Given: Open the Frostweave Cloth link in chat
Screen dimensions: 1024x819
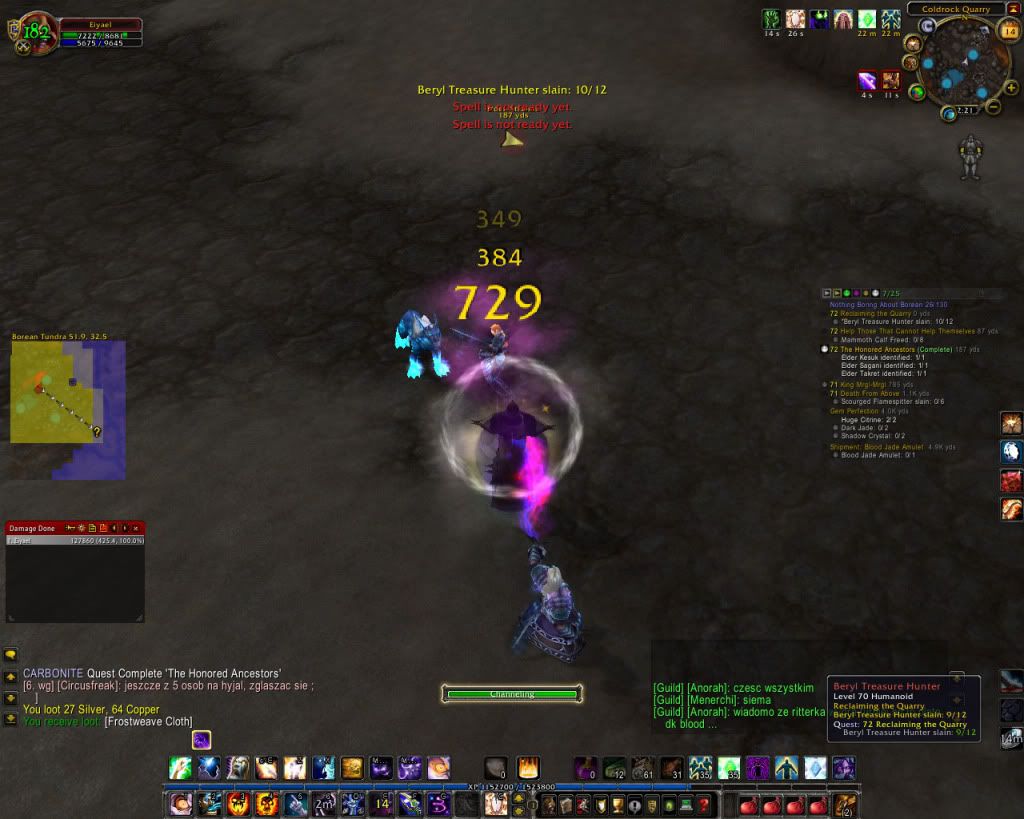Looking at the screenshot, I should (148, 722).
